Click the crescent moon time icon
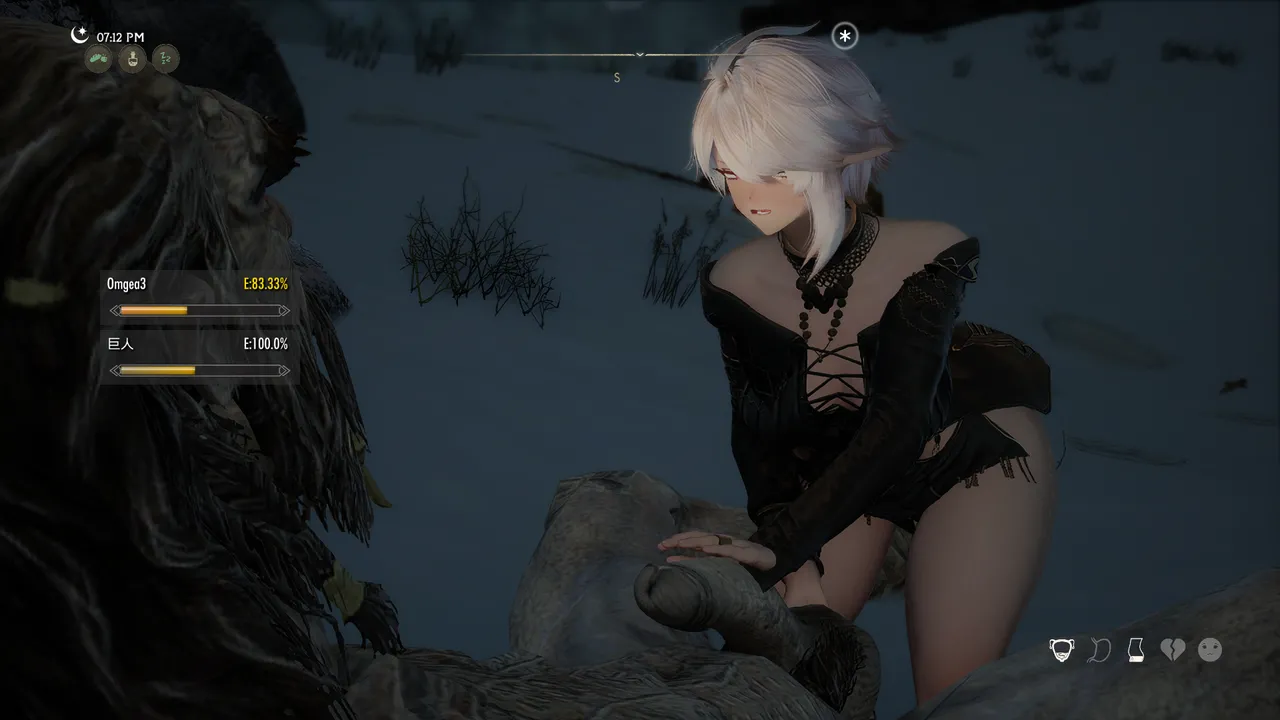Screen dimensions: 1280x720 [80, 35]
